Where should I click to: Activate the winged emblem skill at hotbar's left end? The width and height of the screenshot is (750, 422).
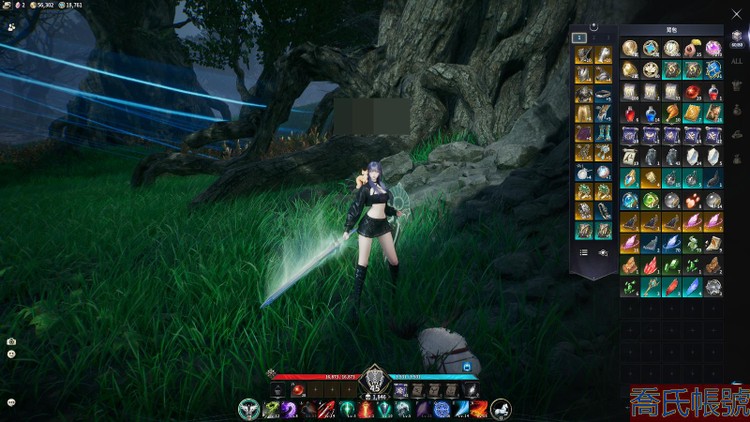point(249,409)
